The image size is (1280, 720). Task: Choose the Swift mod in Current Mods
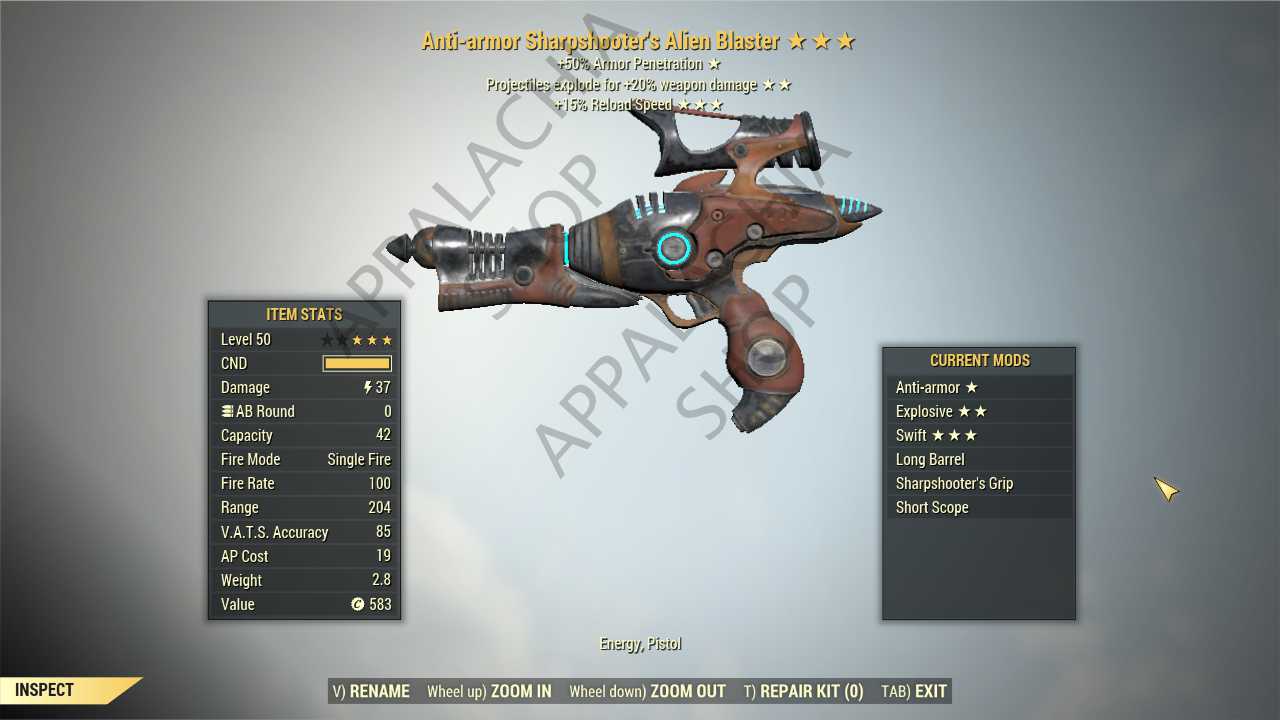coord(978,435)
